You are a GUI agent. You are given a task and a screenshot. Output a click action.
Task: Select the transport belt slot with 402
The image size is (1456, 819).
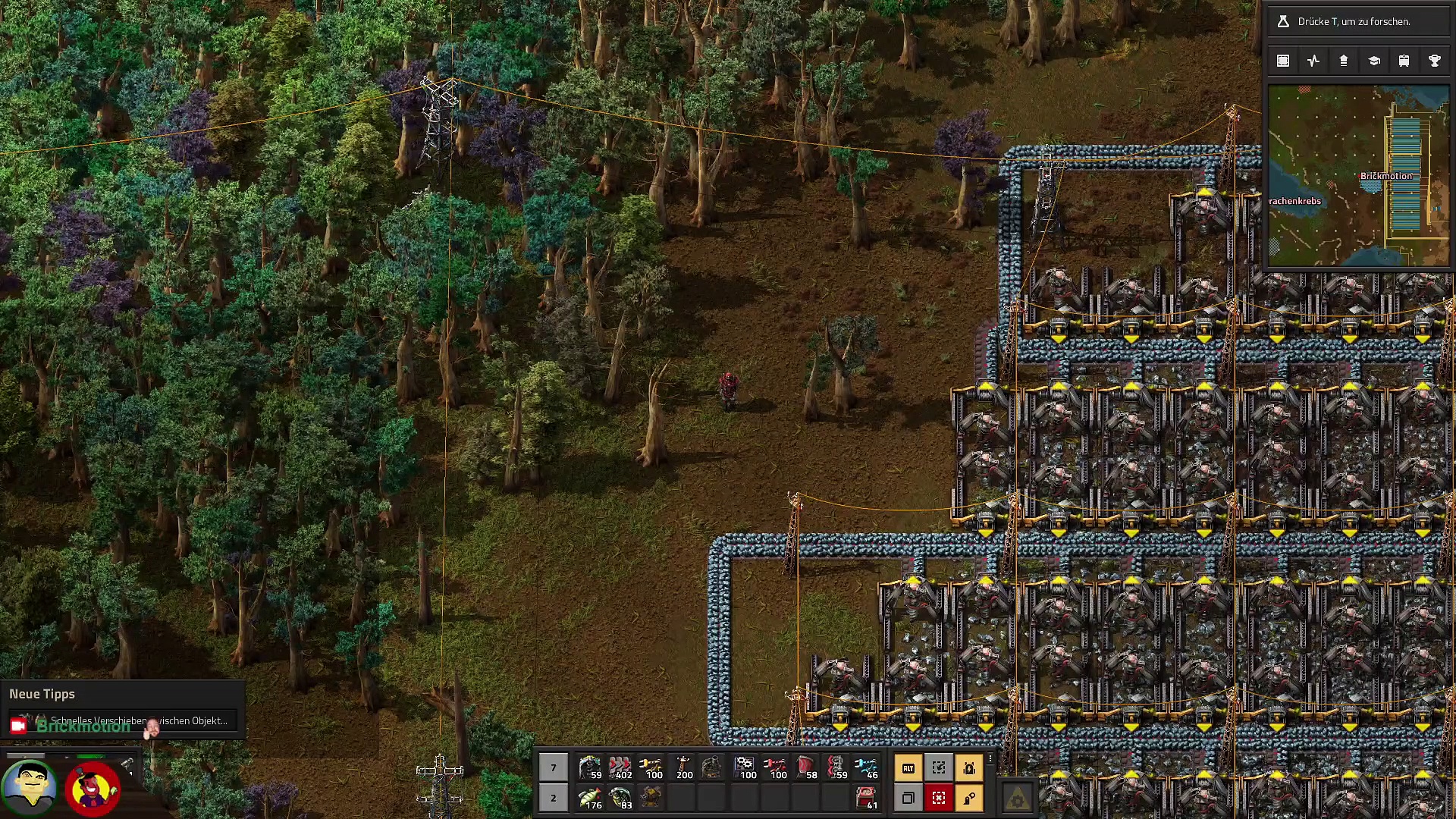620,767
